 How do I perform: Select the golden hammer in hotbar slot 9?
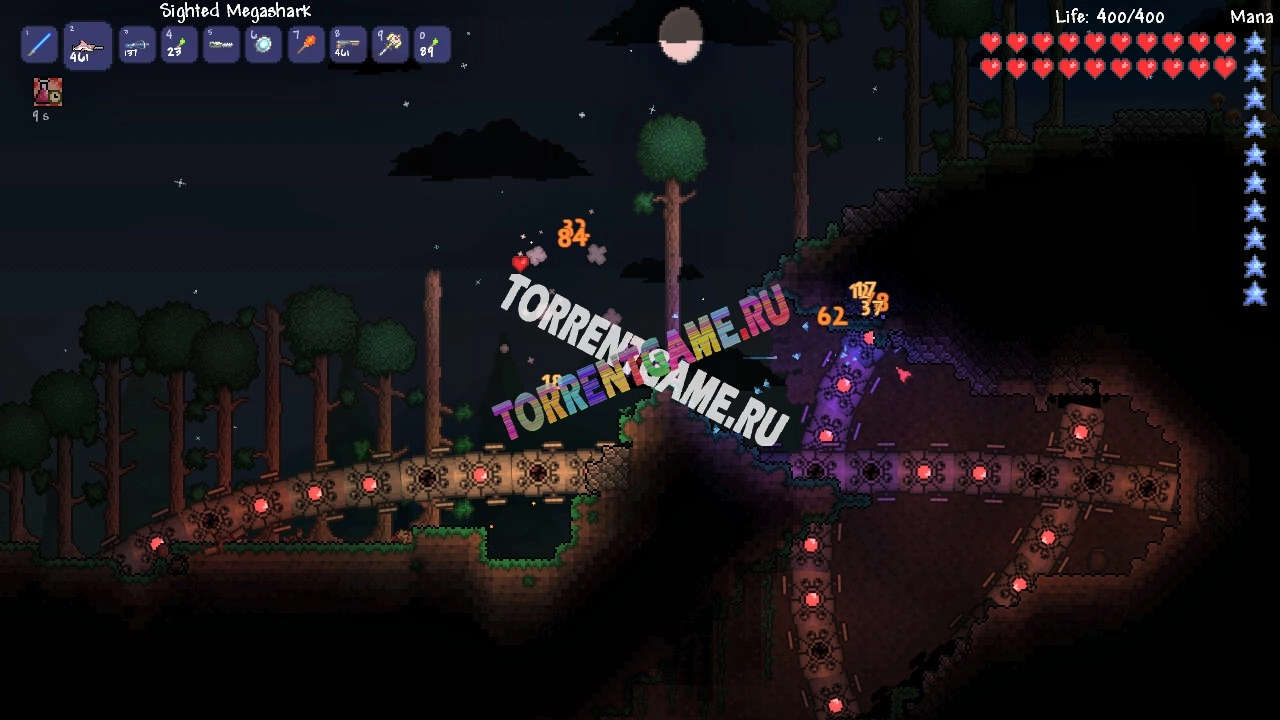pyautogui.click(x=390, y=45)
